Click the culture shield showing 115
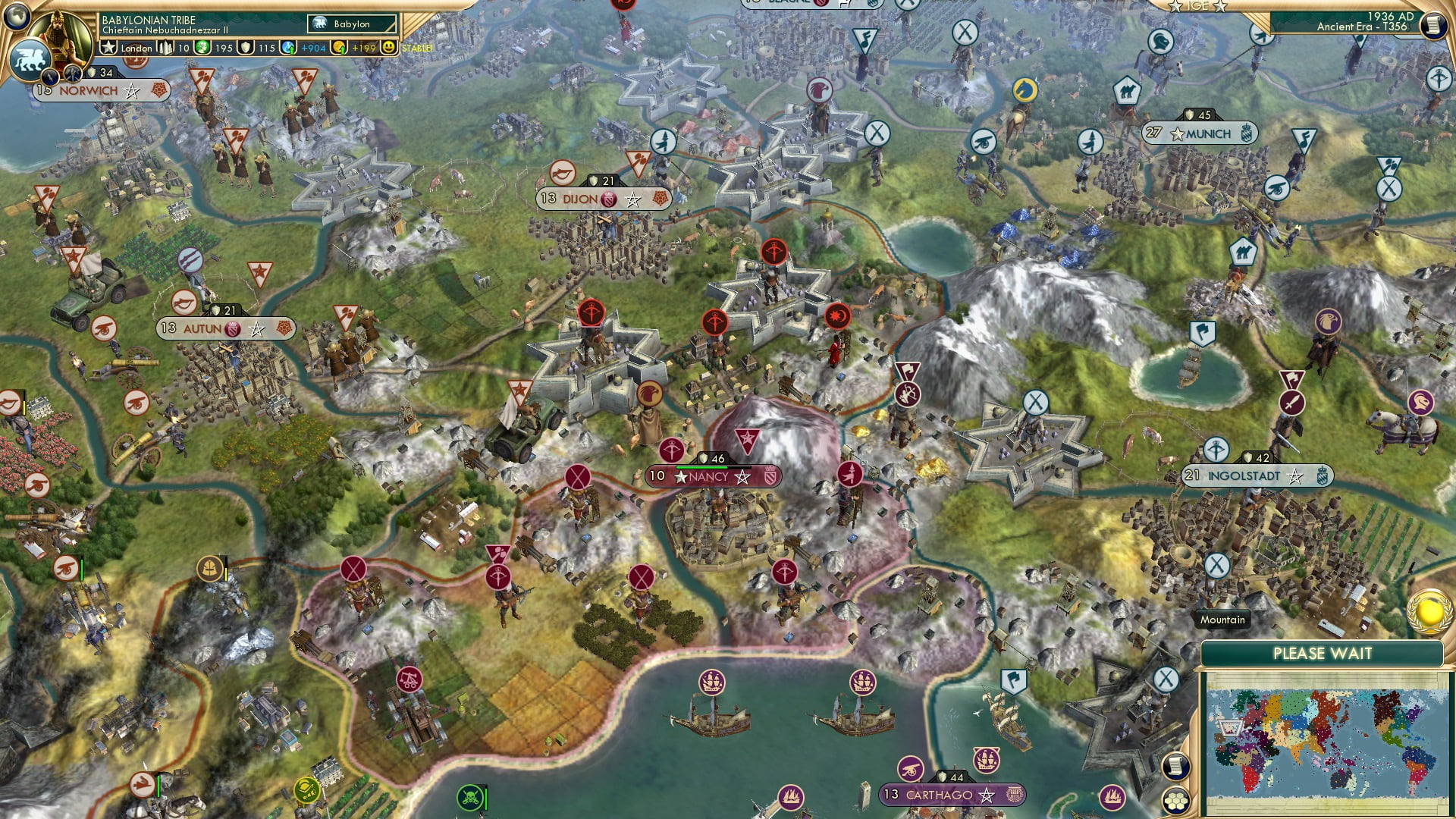1456x819 pixels. pyautogui.click(x=244, y=48)
